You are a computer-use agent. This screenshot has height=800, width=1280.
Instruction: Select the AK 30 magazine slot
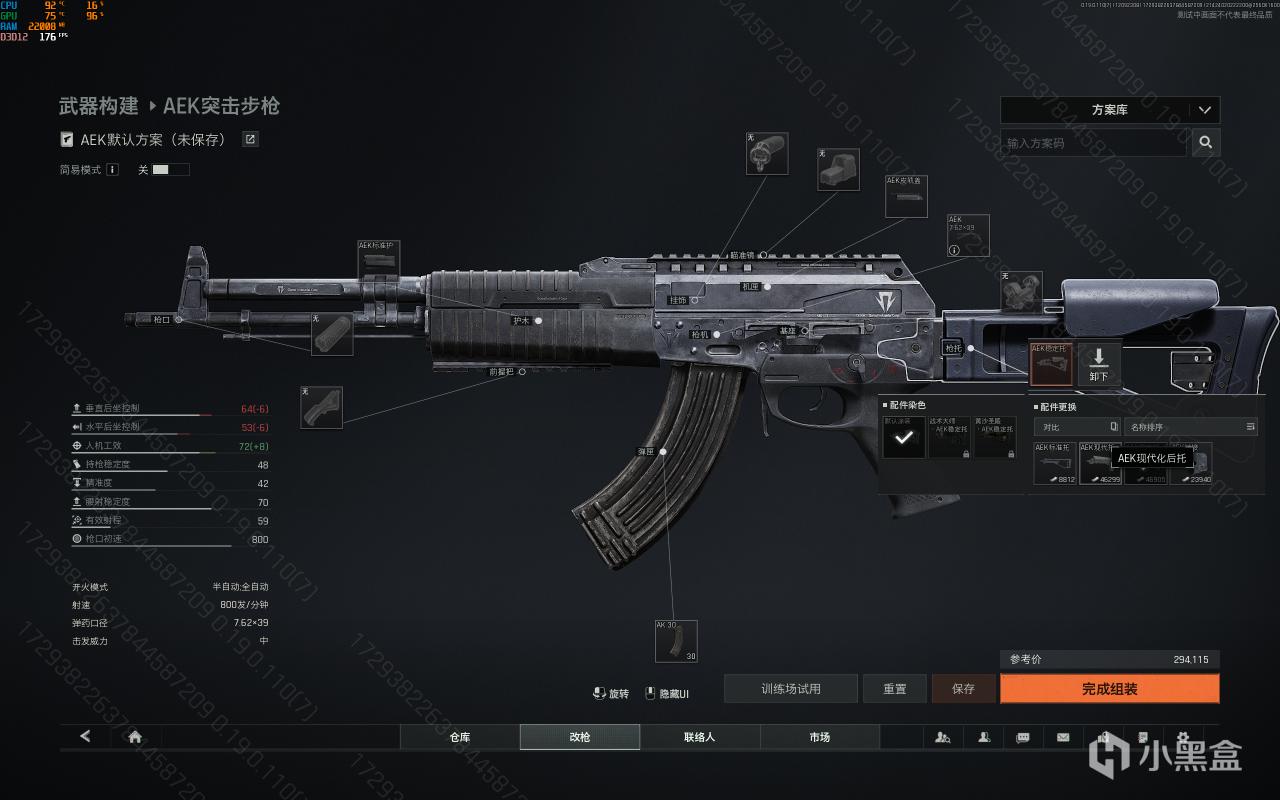click(x=676, y=641)
